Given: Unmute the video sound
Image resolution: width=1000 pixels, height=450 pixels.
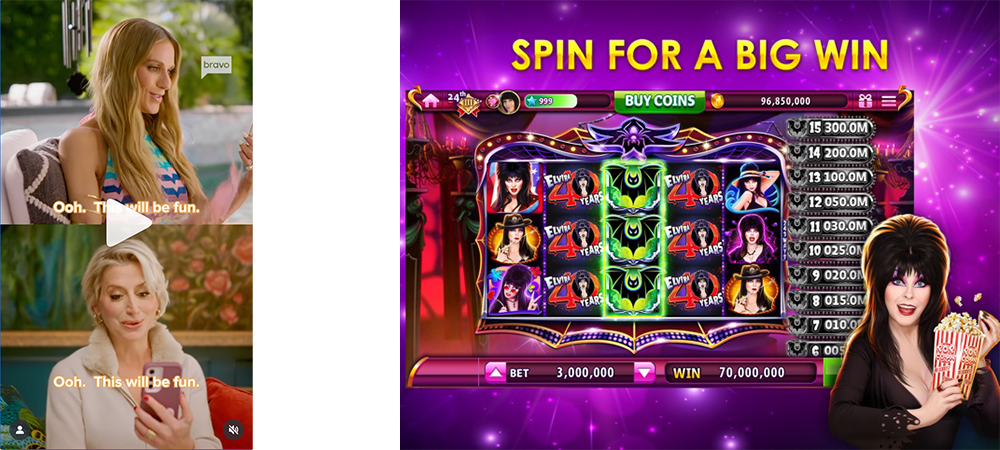Looking at the screenshot, I should click(x=233, y=430).
